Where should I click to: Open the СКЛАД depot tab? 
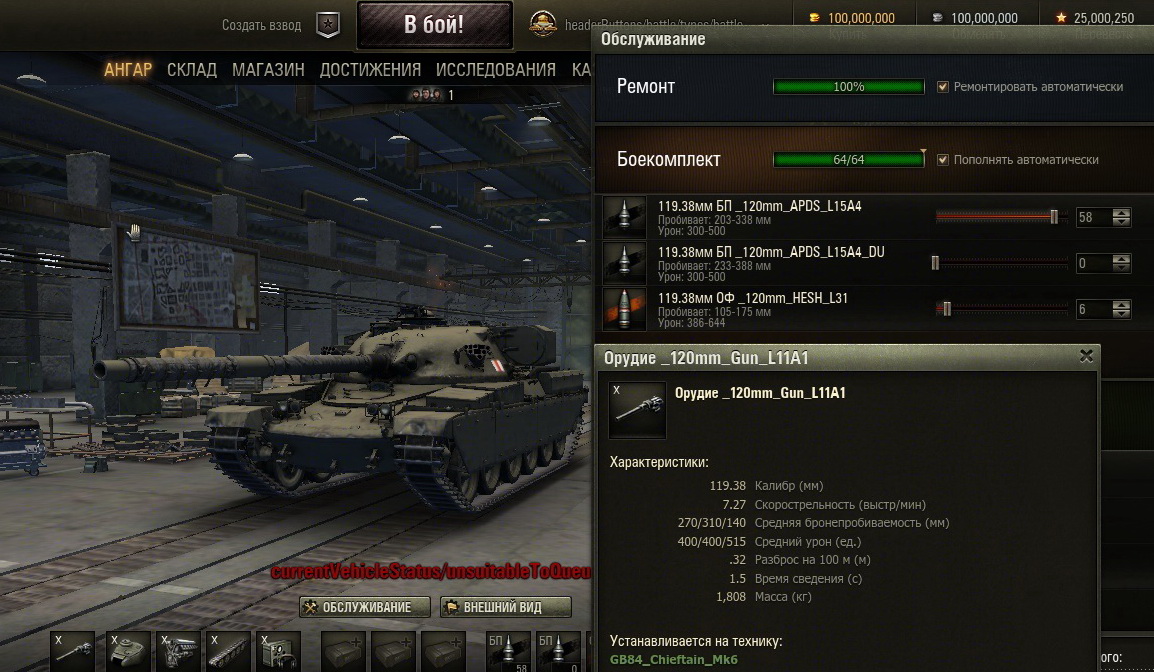[192, 70]
